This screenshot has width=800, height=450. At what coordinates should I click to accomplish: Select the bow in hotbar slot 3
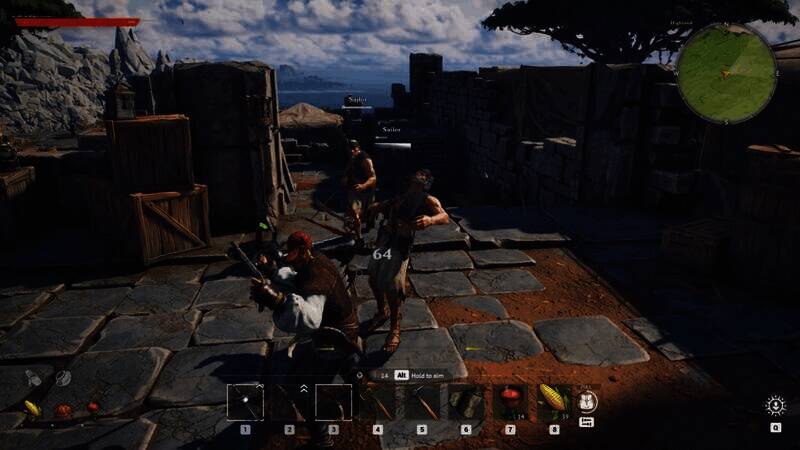click(333, 401)
